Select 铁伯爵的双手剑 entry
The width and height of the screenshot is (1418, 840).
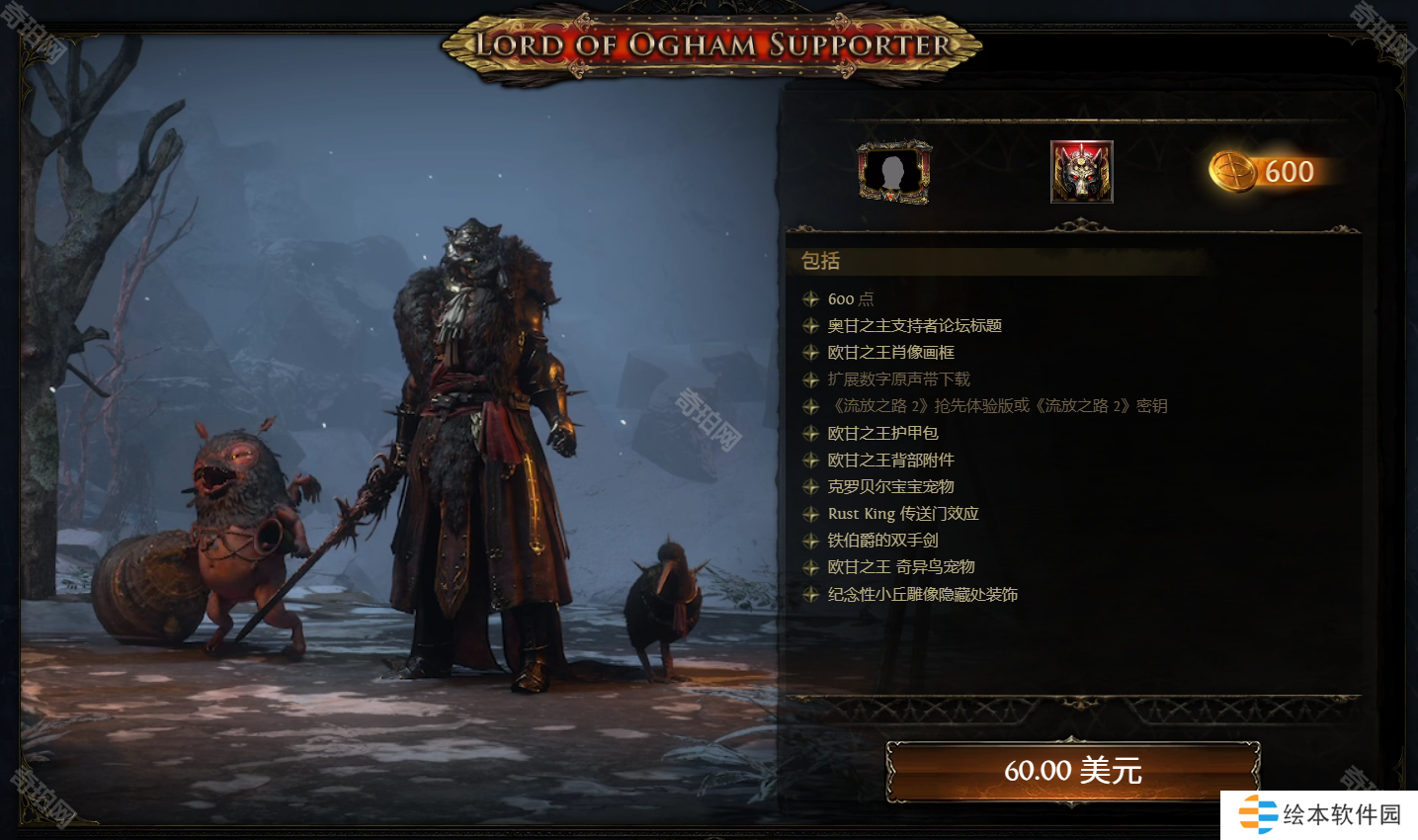click(882, 541)
